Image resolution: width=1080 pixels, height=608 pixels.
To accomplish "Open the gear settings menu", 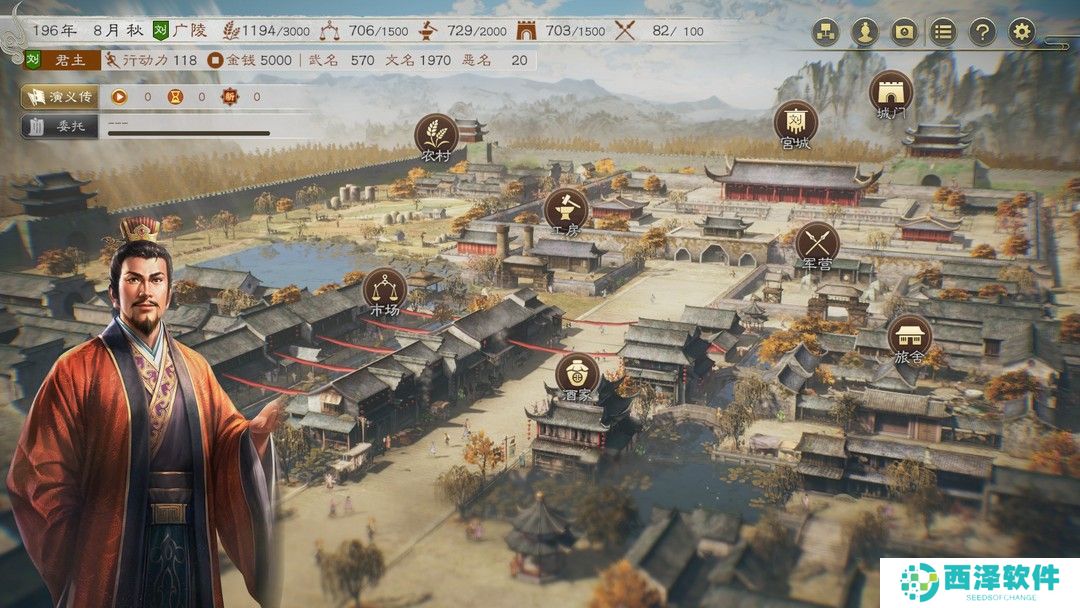I will [x=1021, y=32].
